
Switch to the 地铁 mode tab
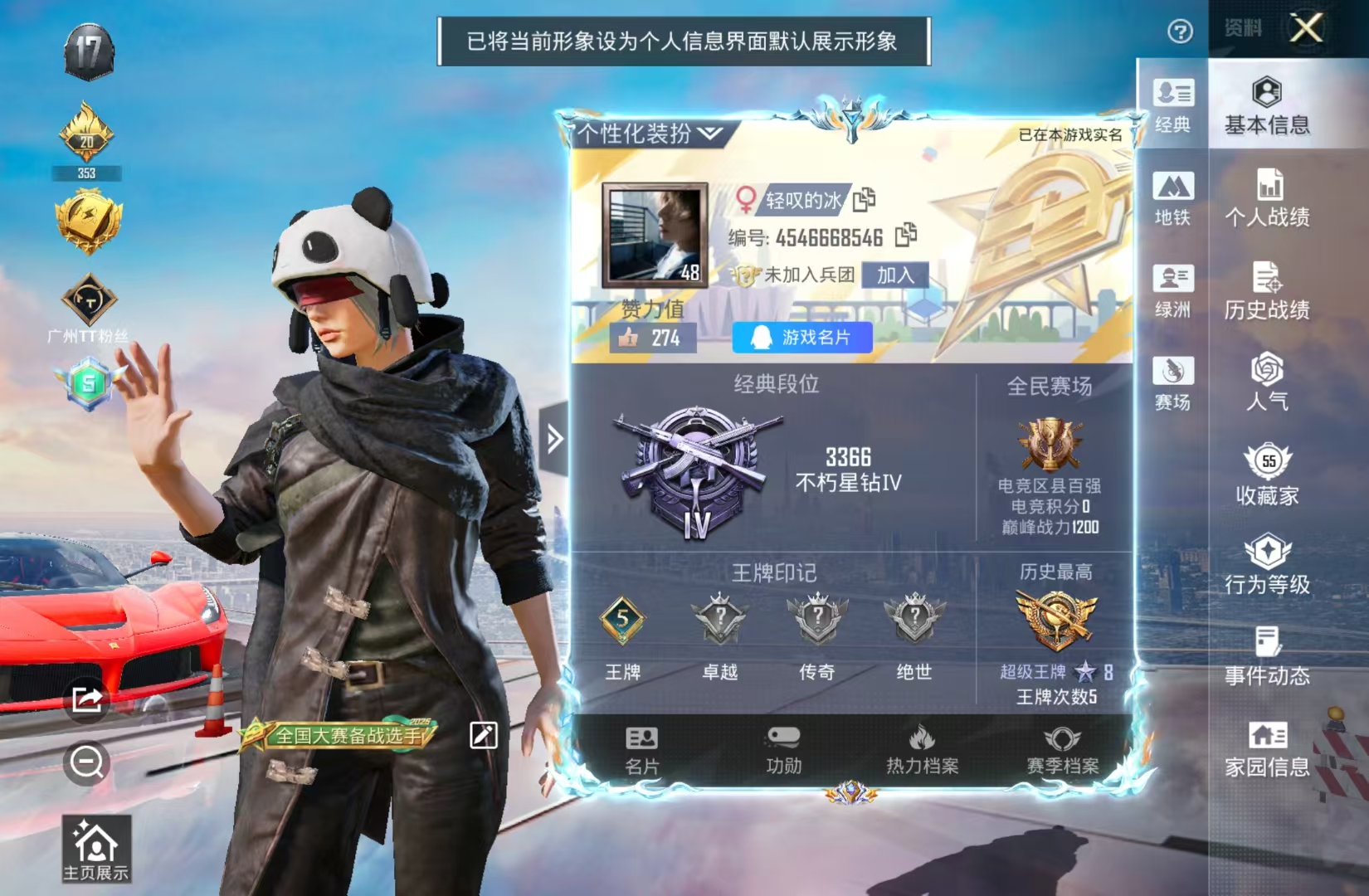(1172, 199)
